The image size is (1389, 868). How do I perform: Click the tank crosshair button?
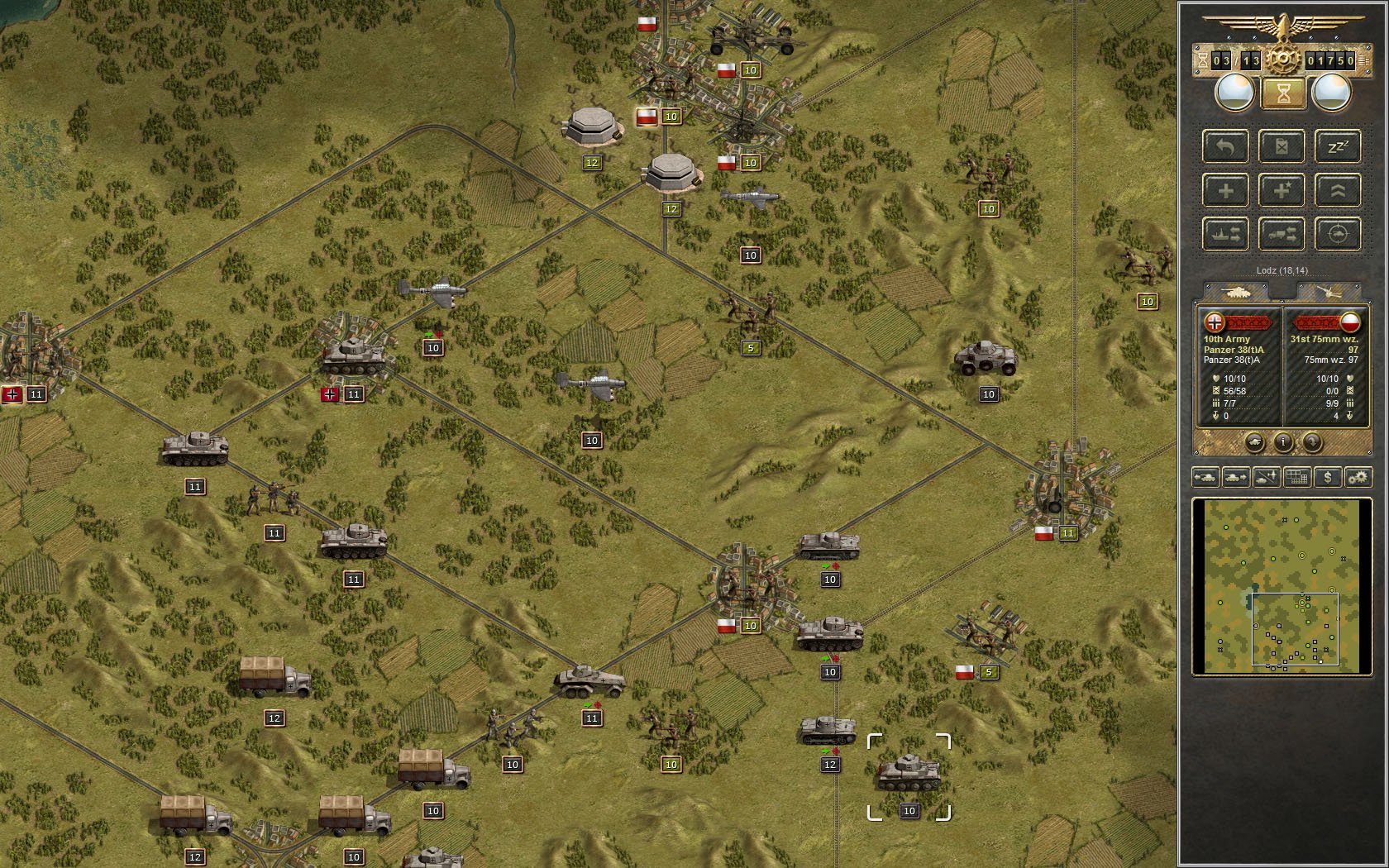[x=1337, y=235]
